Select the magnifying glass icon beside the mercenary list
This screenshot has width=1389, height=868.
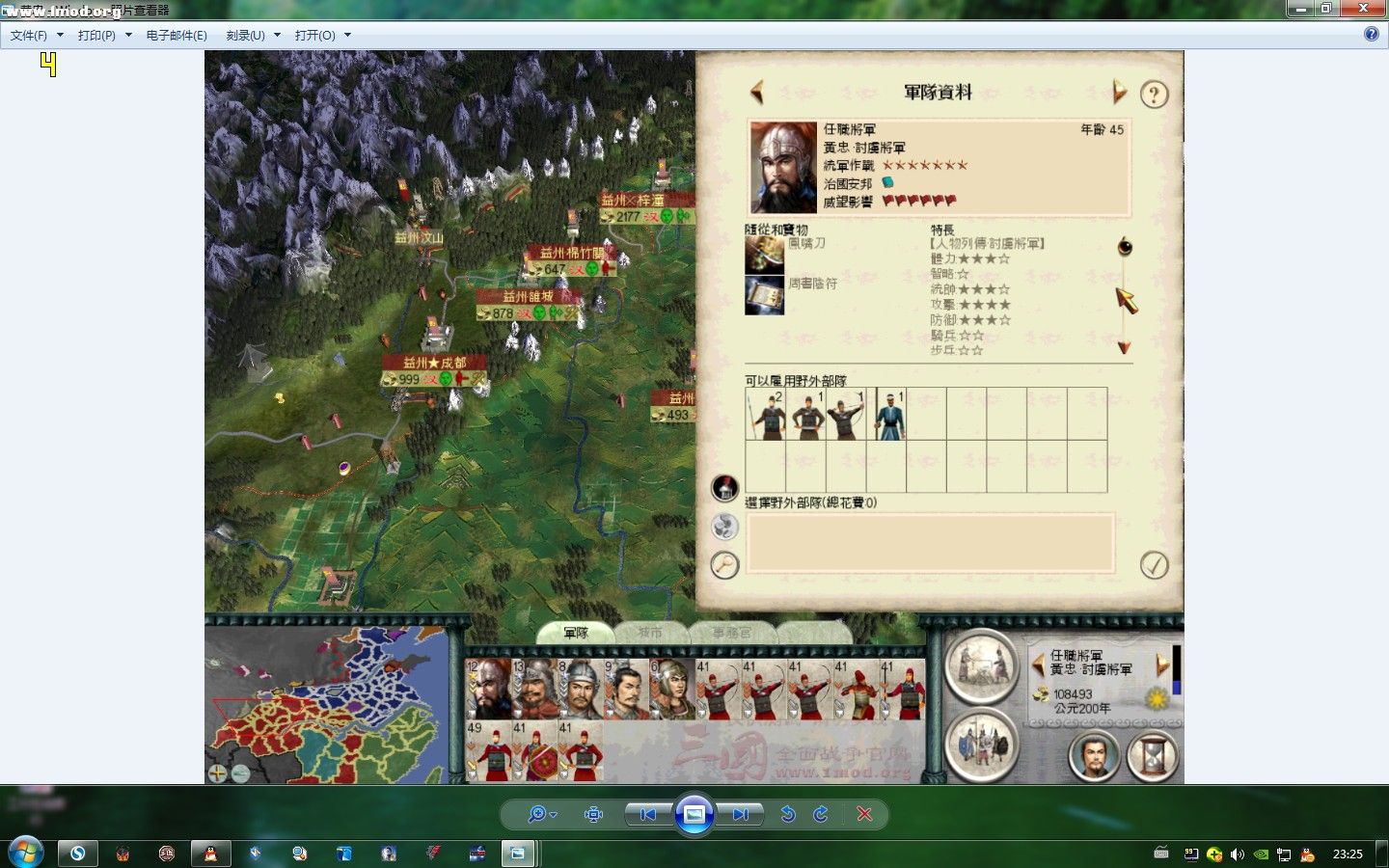724,566
